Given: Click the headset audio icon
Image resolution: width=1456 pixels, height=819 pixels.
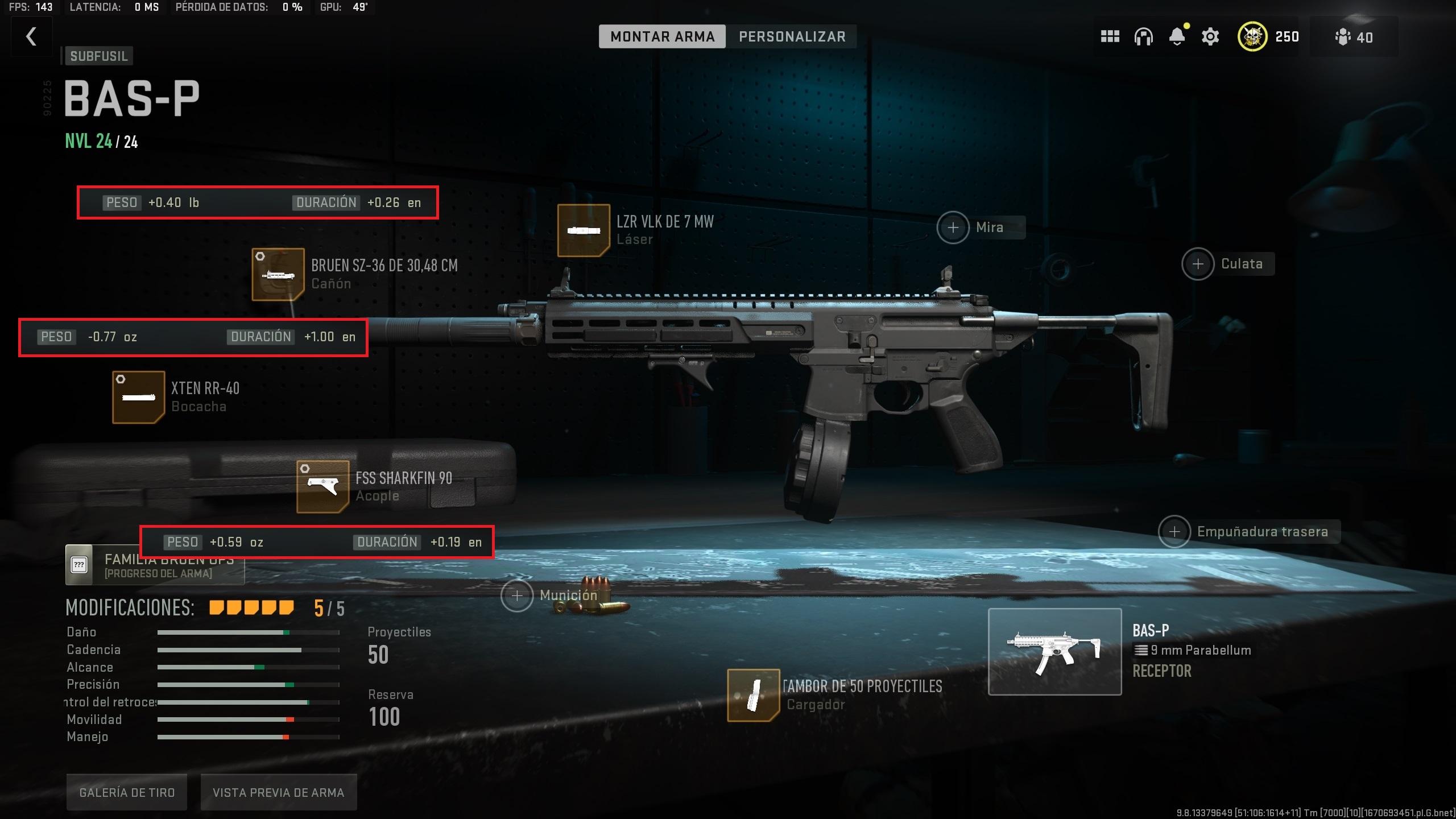Looking at the screenshot, I should pyautogui.click(x=1144, y=36).
